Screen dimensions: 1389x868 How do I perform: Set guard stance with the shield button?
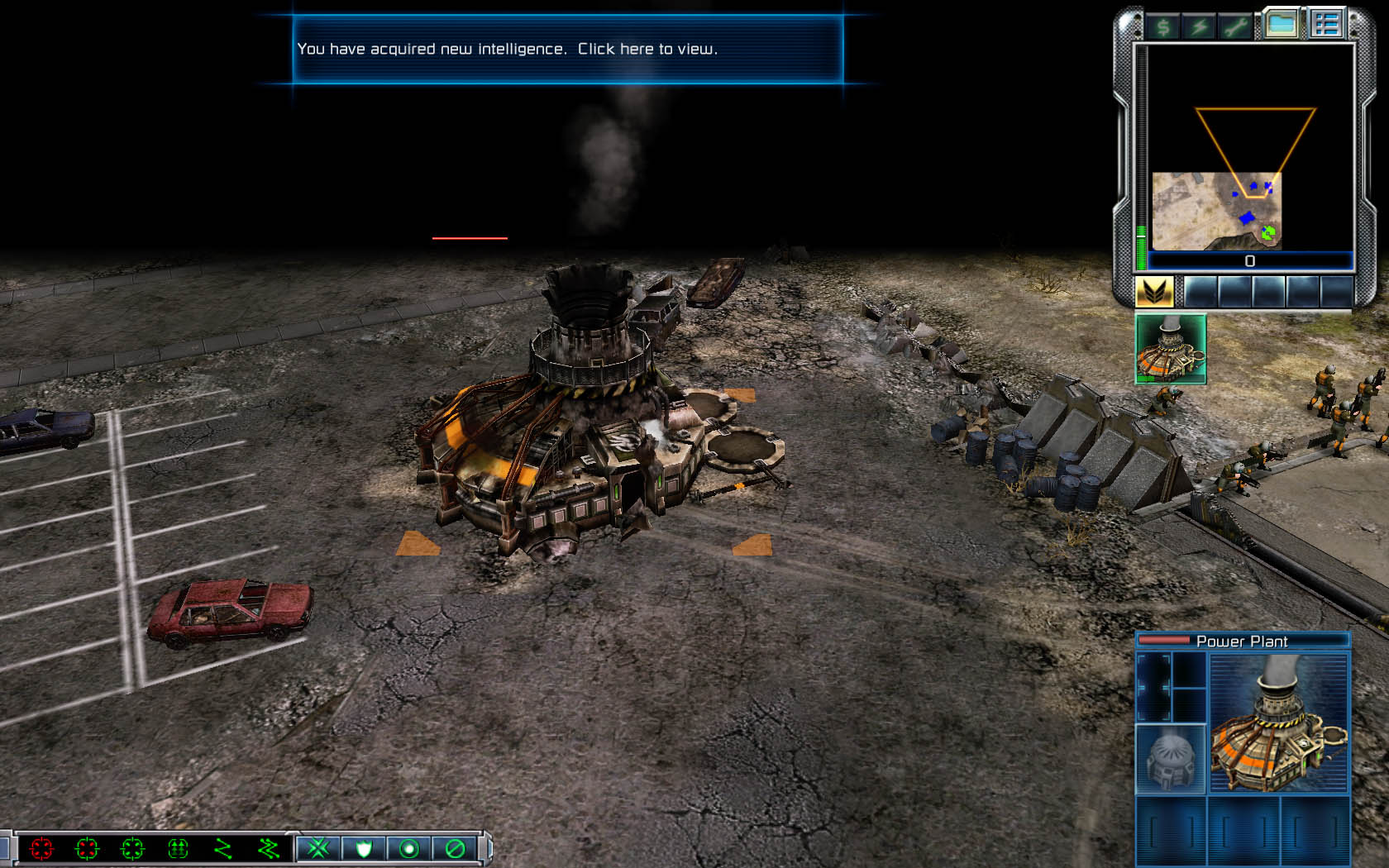coord(364,848)
